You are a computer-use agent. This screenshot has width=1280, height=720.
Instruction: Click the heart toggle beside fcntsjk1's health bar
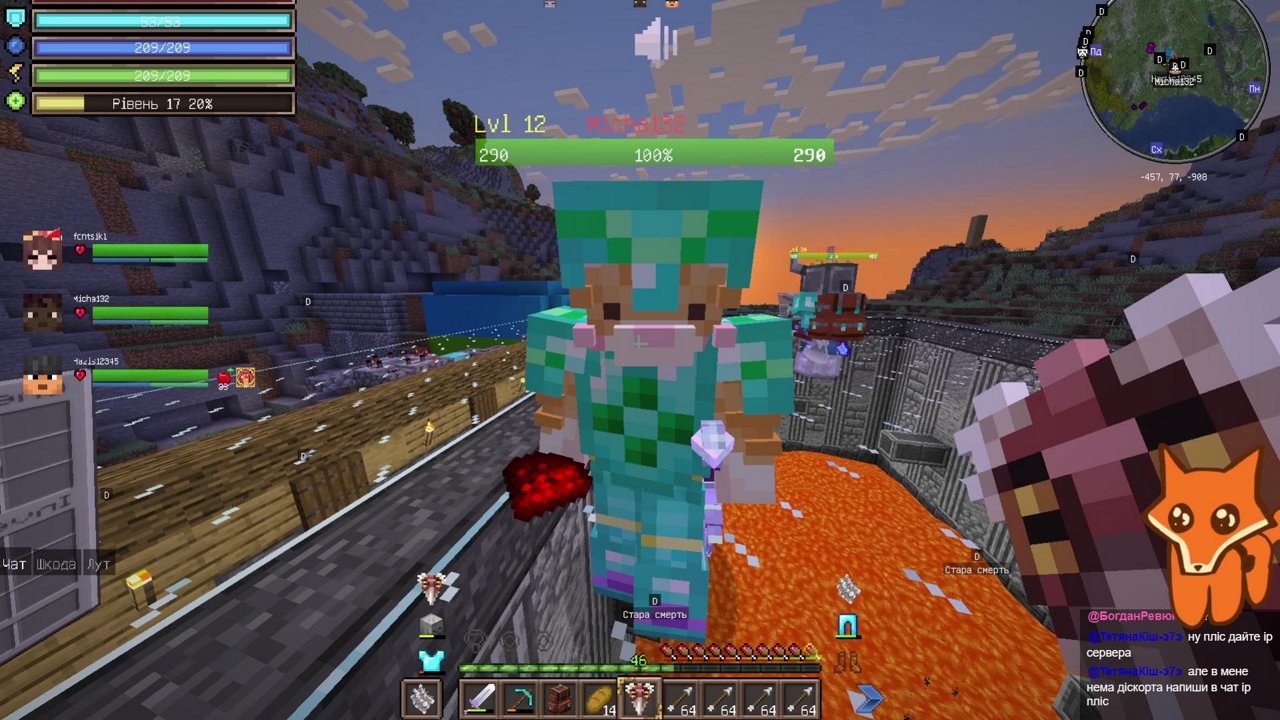click(80, 250)
